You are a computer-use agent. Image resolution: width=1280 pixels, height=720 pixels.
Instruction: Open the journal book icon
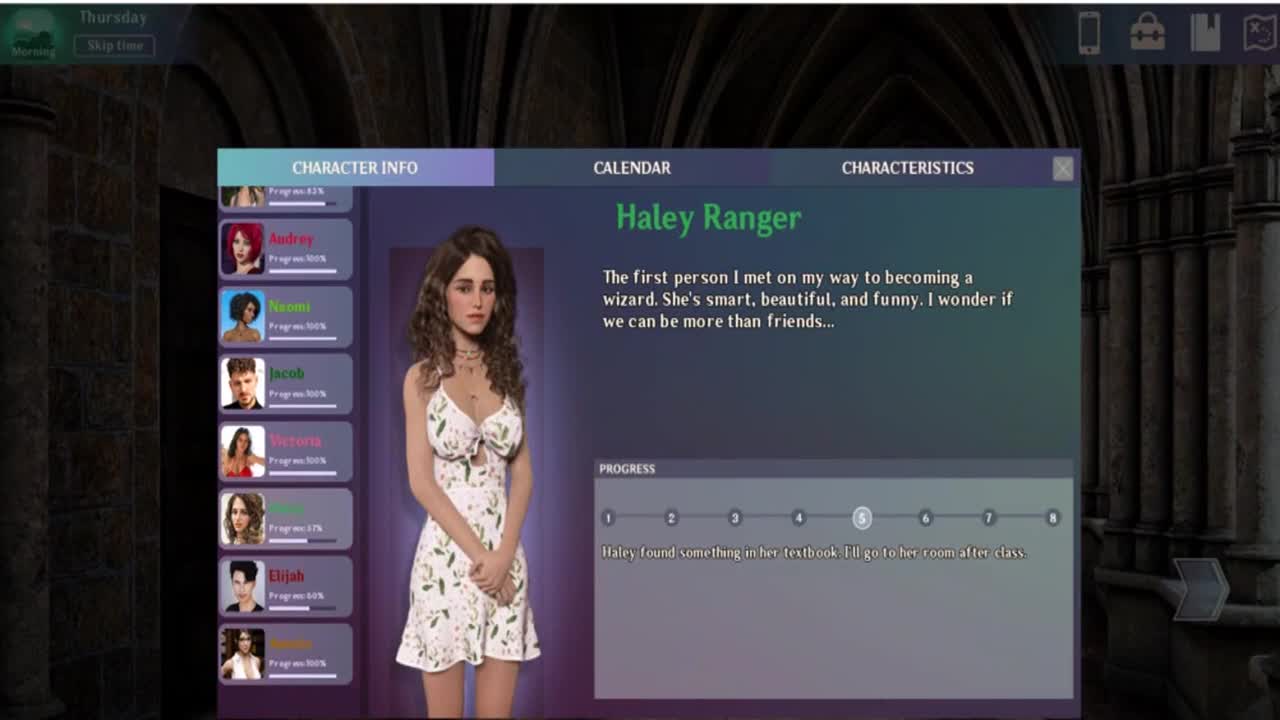point(1205,33)
